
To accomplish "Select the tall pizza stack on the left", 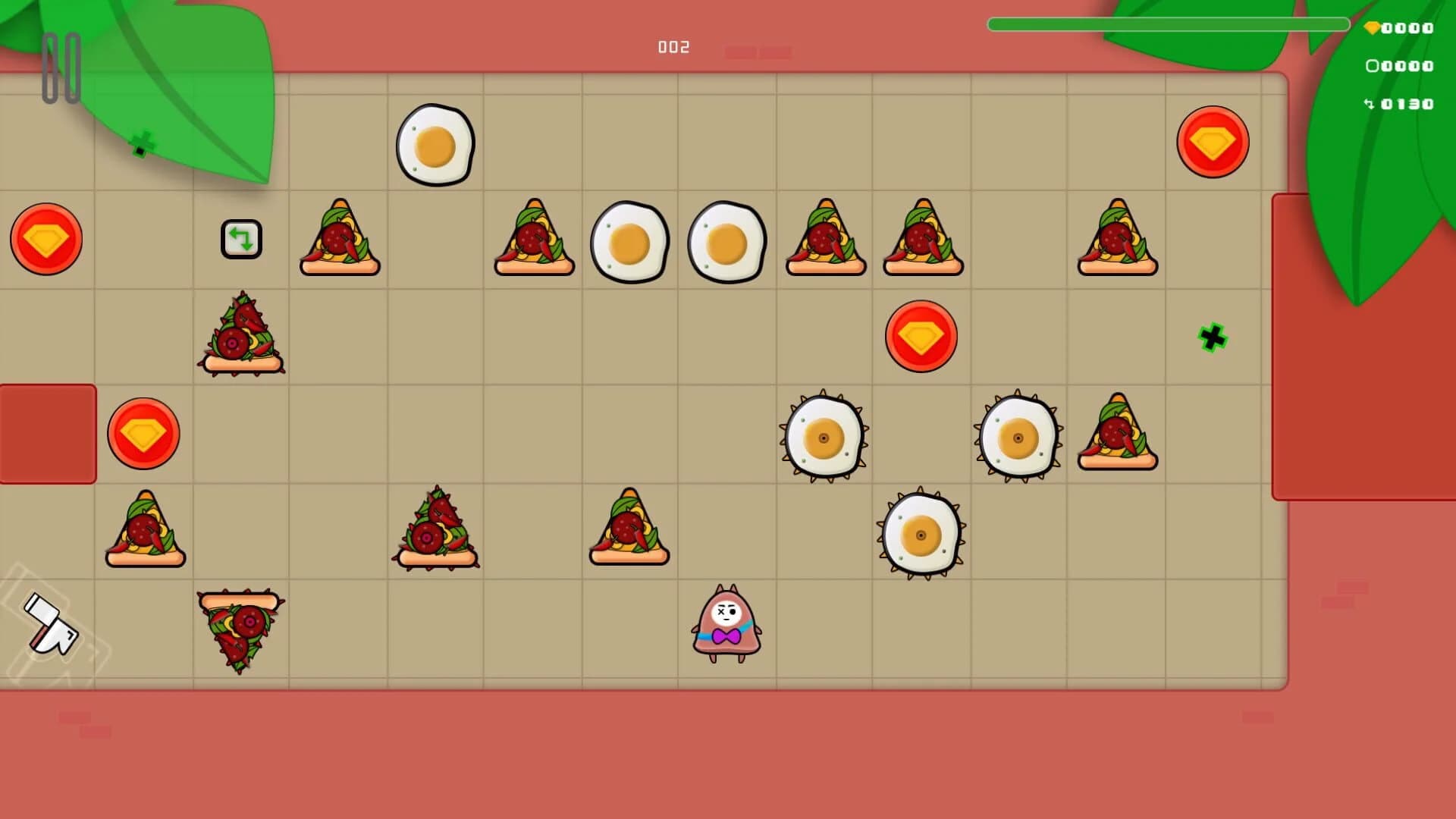I will coord(243,334).
